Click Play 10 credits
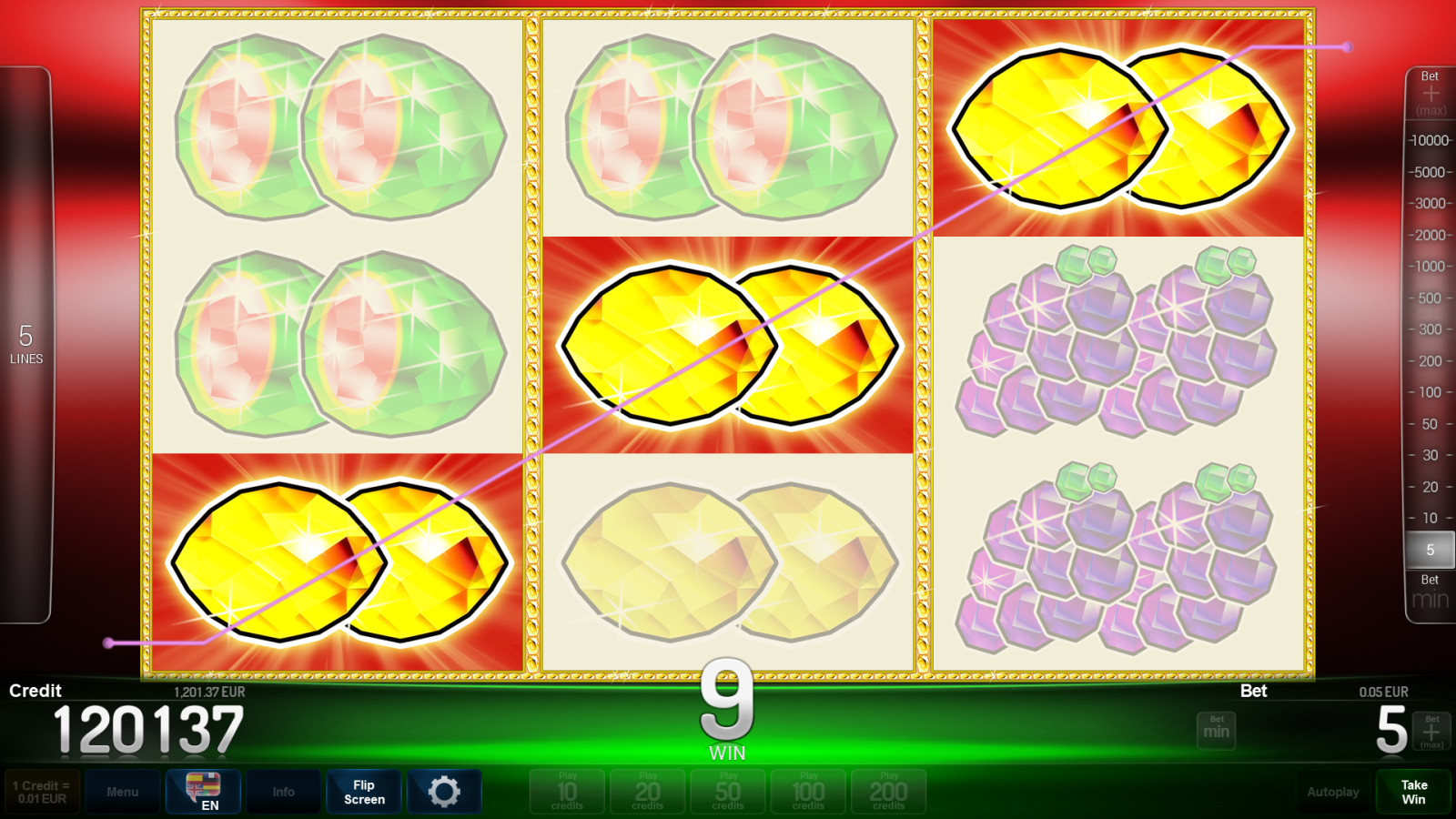 (566, 791)
